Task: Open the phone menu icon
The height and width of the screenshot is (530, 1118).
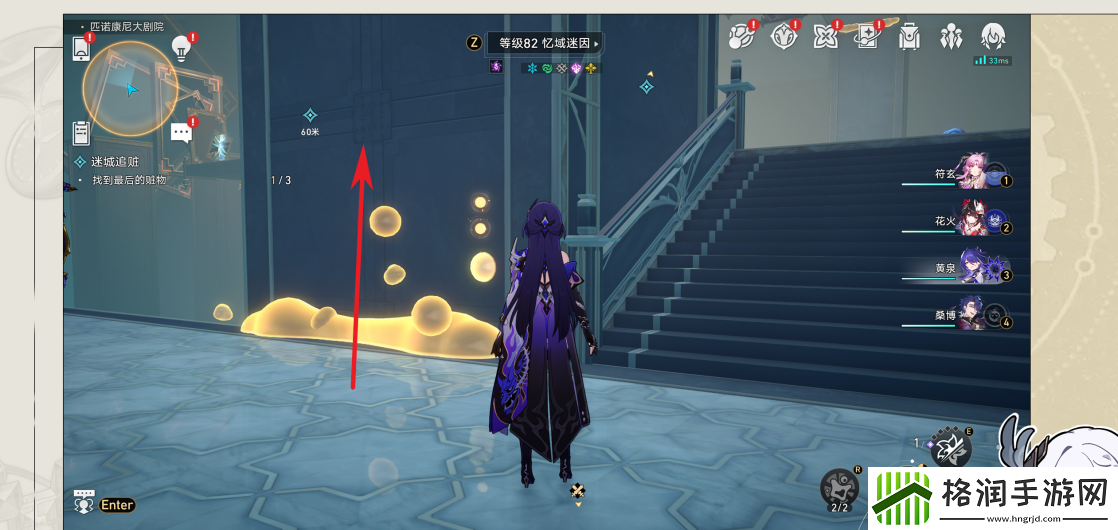Action: 82,47
